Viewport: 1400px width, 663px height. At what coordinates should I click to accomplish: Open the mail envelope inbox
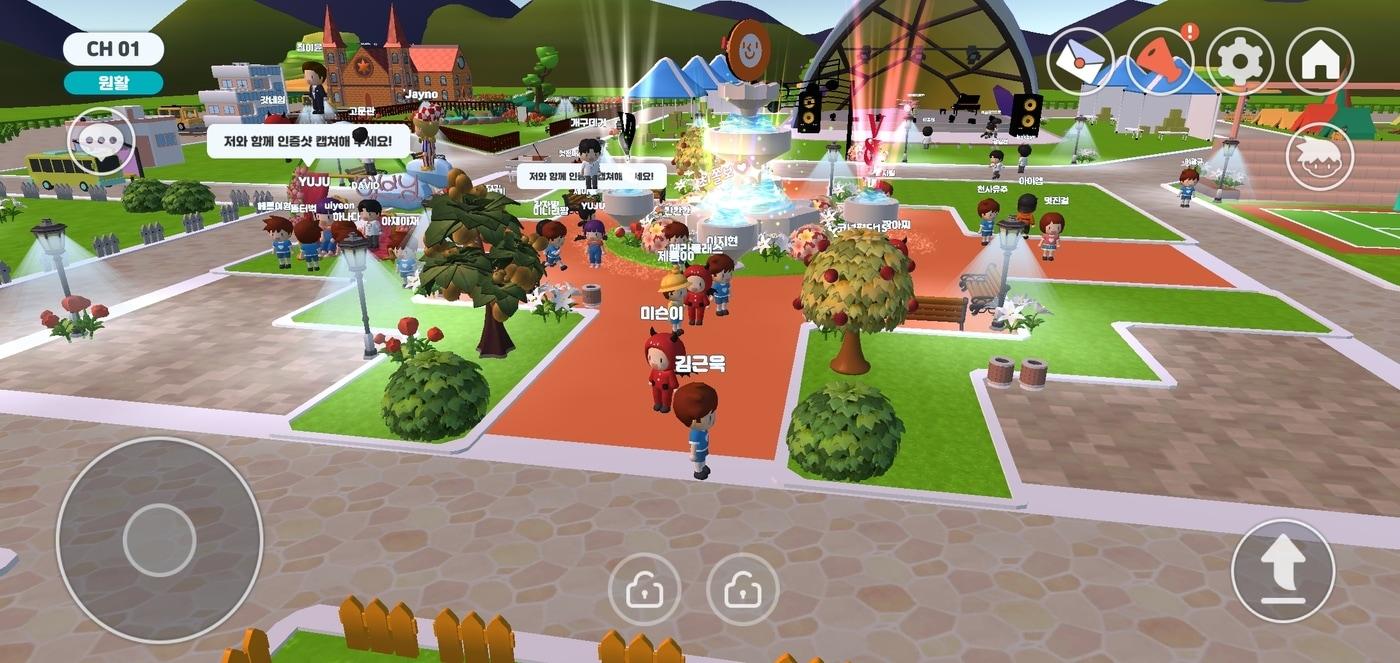click(1080, 61)
